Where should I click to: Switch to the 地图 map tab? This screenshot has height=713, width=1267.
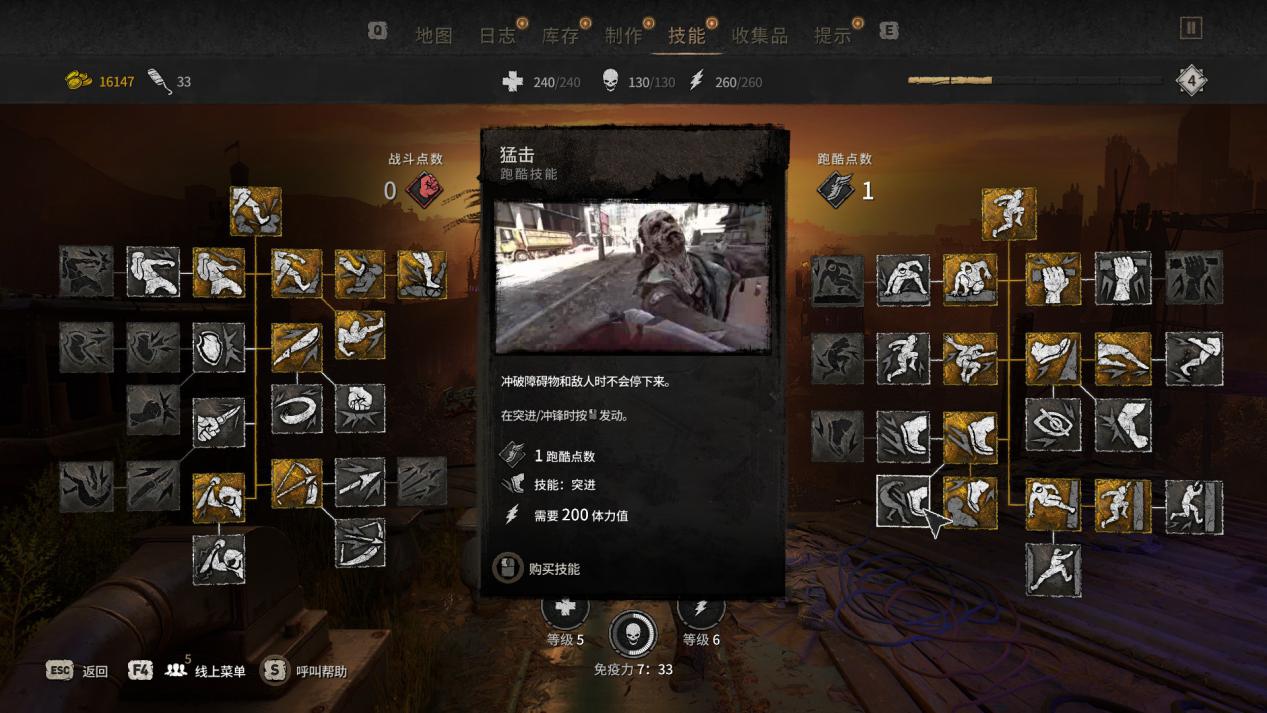click(x=434, y=35)
